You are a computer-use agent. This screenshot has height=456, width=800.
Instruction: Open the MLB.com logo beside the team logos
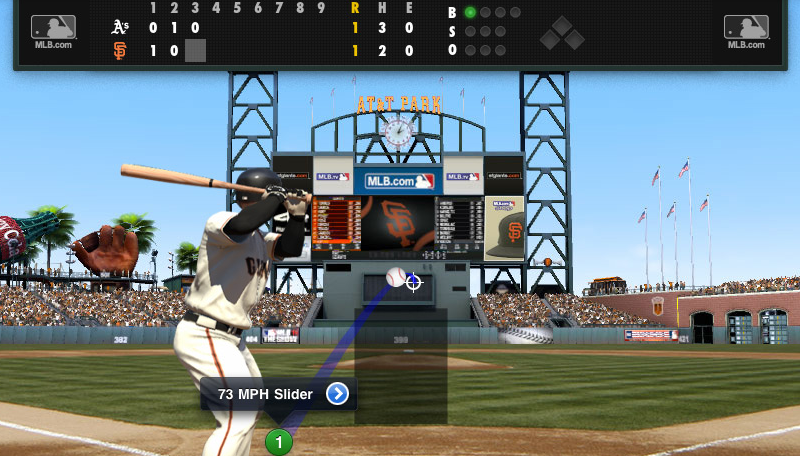pos(53,31)
